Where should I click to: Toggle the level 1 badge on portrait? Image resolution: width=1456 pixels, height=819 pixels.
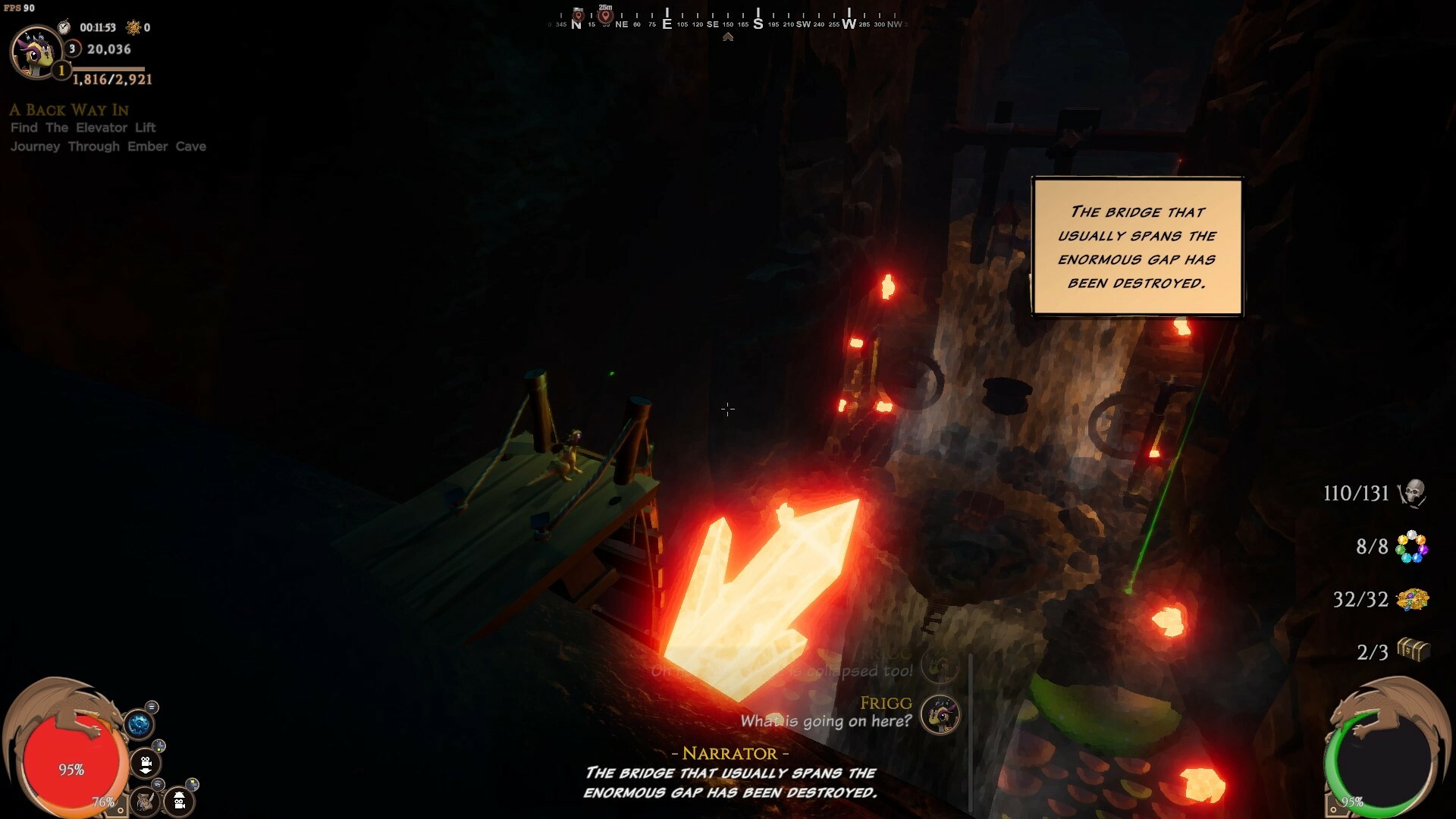(x=60, y=71)
